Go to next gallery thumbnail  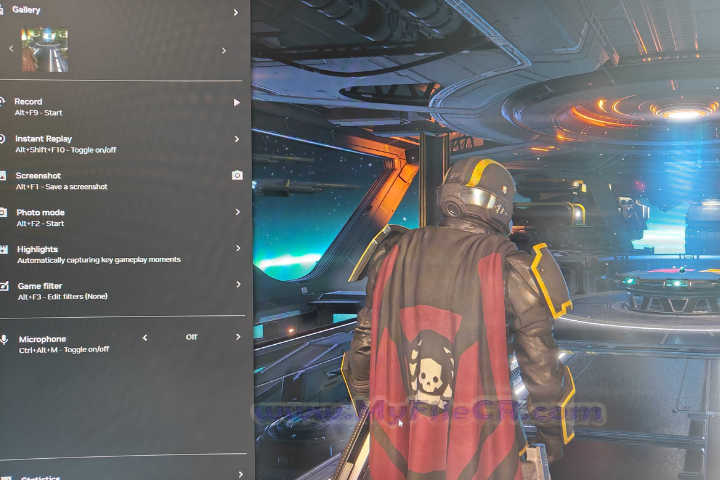(223, 48)
